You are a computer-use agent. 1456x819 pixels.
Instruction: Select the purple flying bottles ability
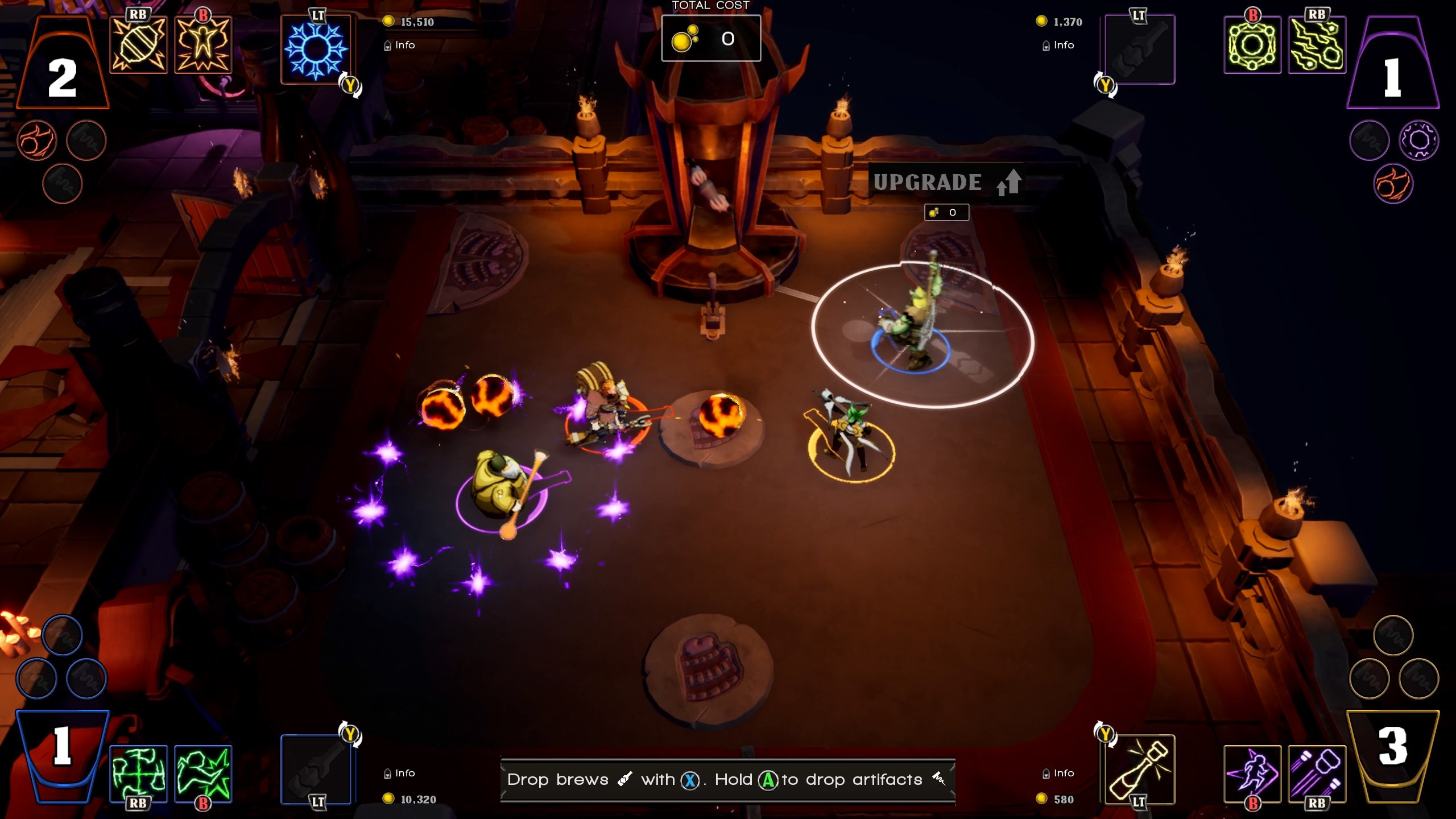coord(1317,773)
